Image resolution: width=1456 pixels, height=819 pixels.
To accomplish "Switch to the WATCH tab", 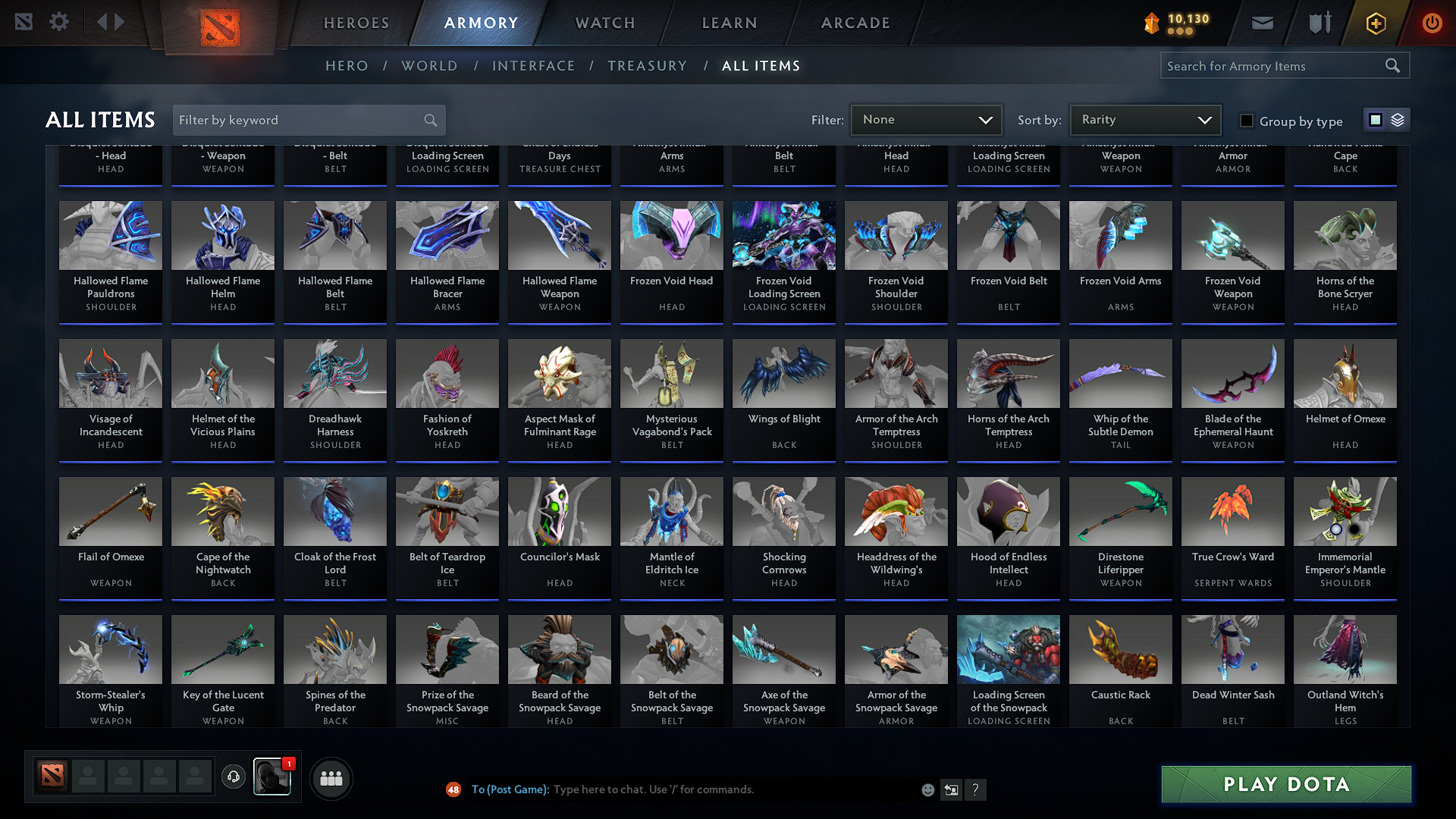I will click(604, 23).
